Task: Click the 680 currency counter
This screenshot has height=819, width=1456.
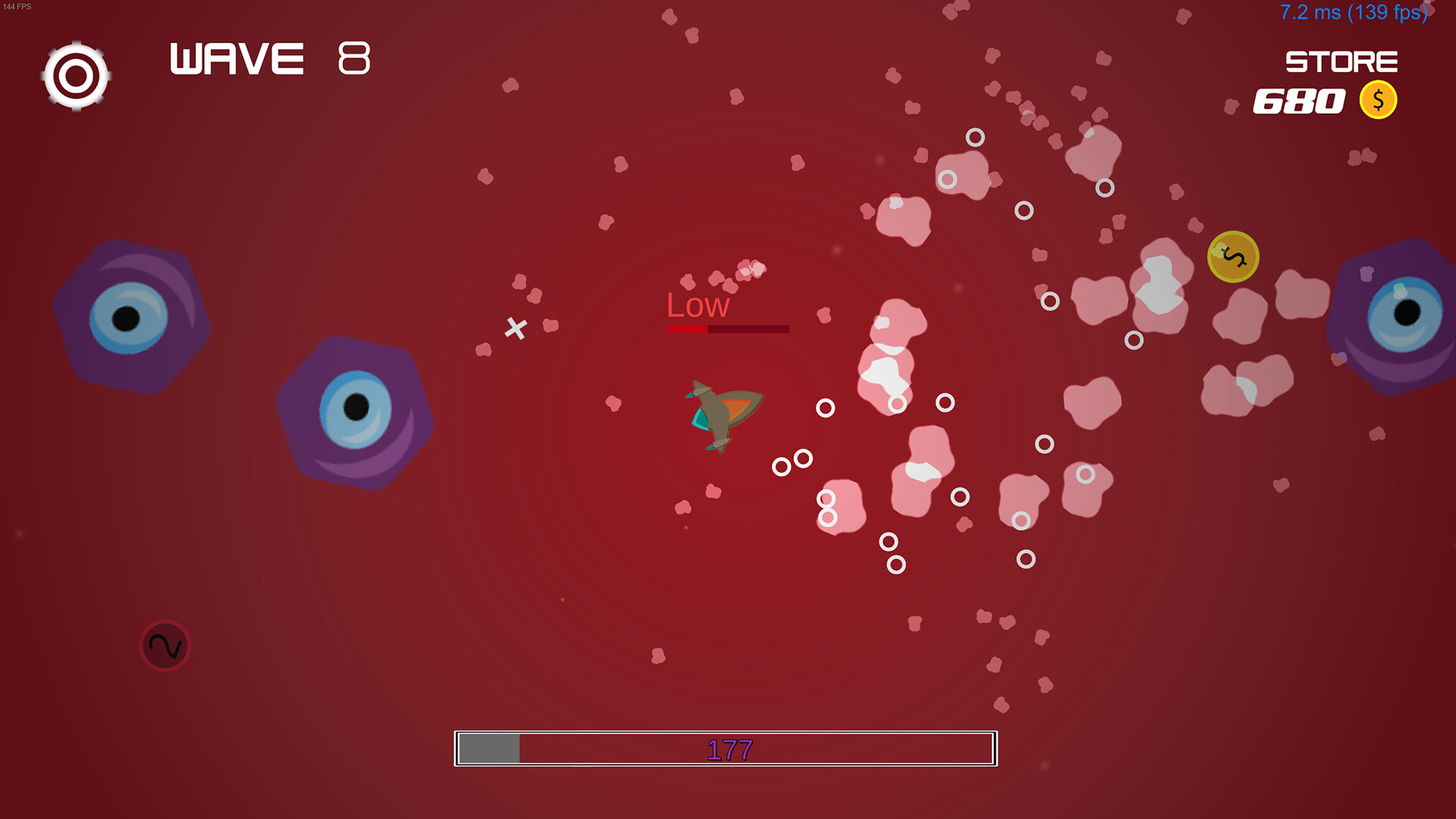Action: coord(1298,102)
